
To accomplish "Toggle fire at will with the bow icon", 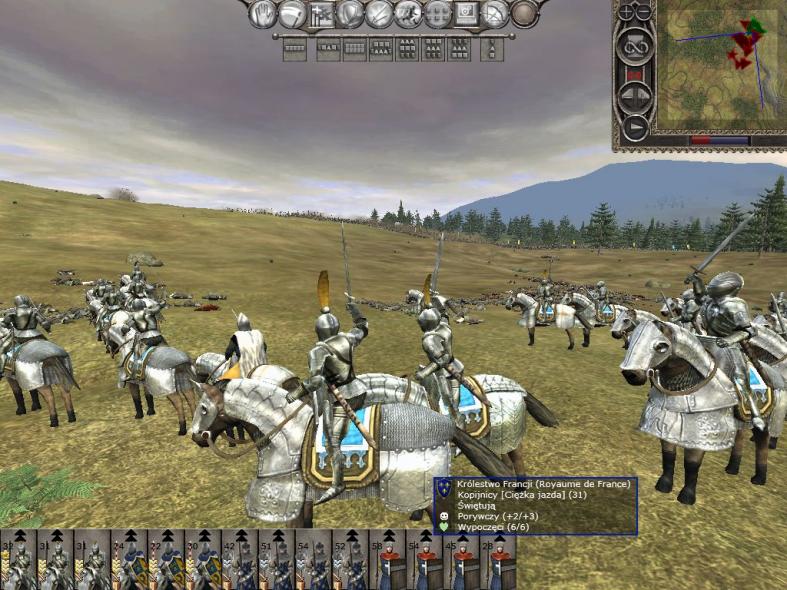I will tap(495, 14).
